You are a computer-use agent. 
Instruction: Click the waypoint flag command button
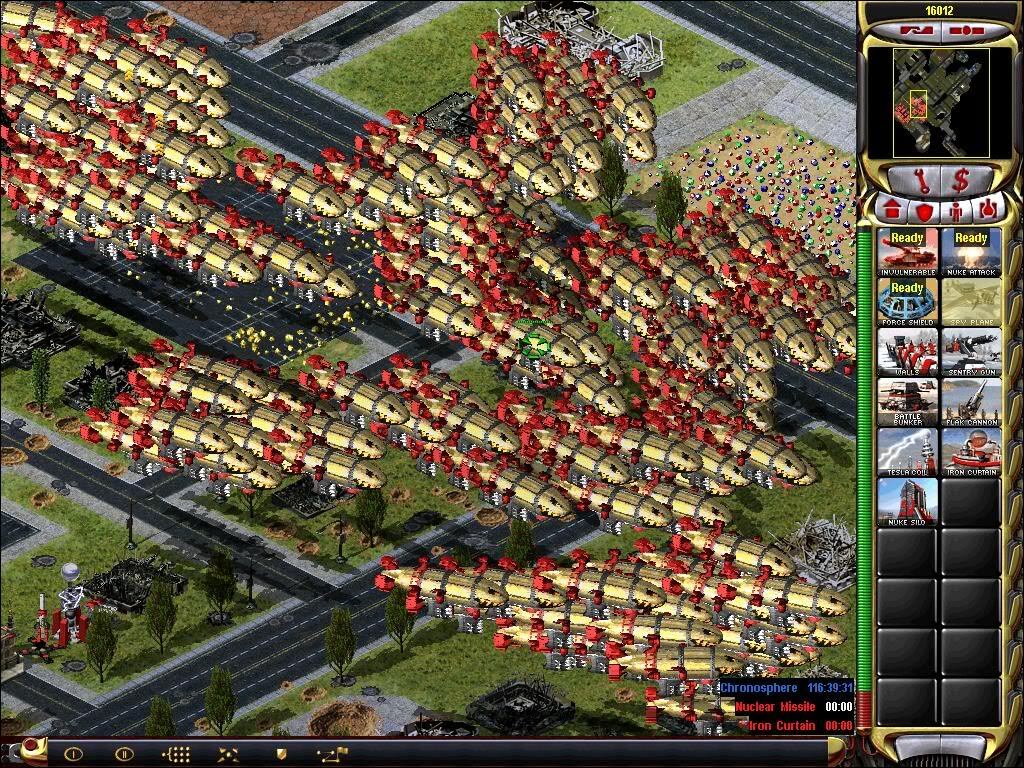coord(331,753)
